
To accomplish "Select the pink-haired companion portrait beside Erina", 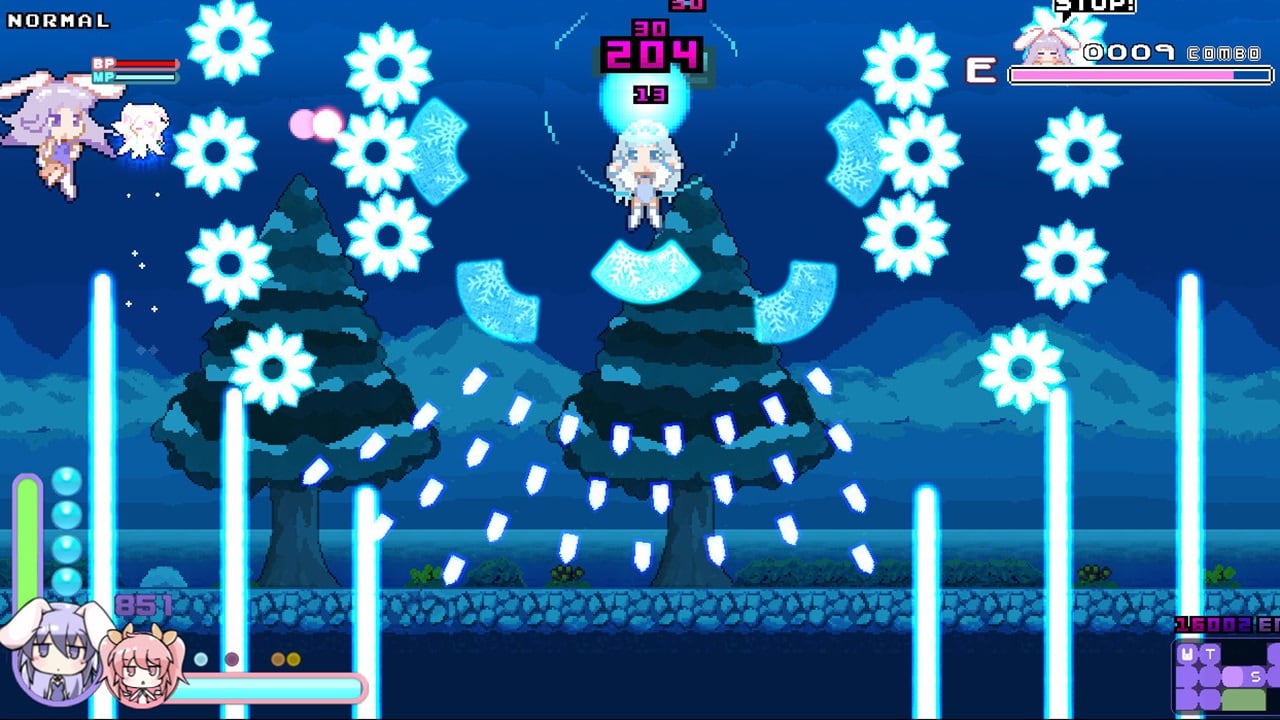I will click(x=141, y=667).
